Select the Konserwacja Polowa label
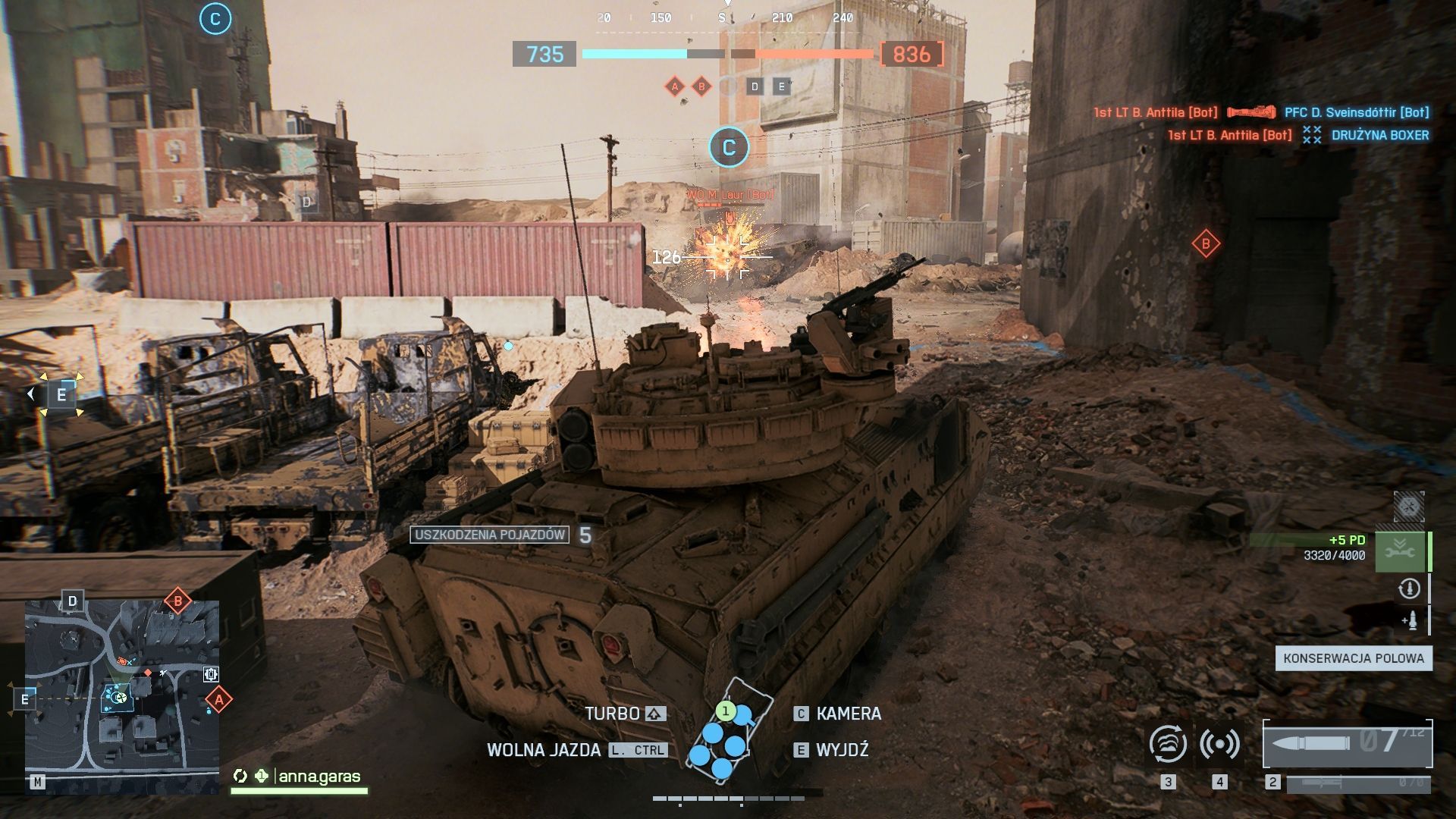This screenshot has width=1456, height=819. click(x=1354, y=658)
